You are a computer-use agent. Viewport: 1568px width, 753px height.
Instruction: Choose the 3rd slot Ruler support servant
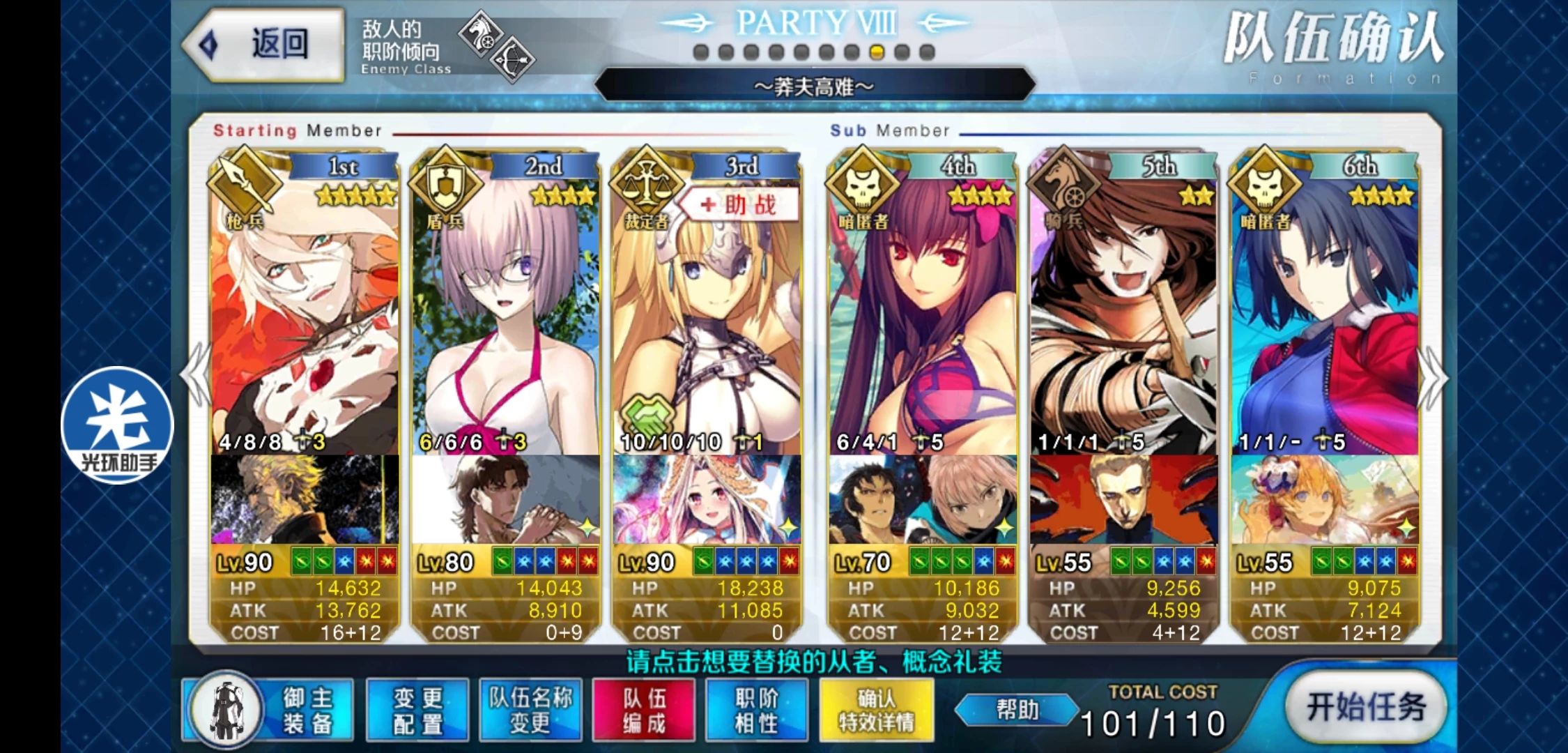[707, 314]
